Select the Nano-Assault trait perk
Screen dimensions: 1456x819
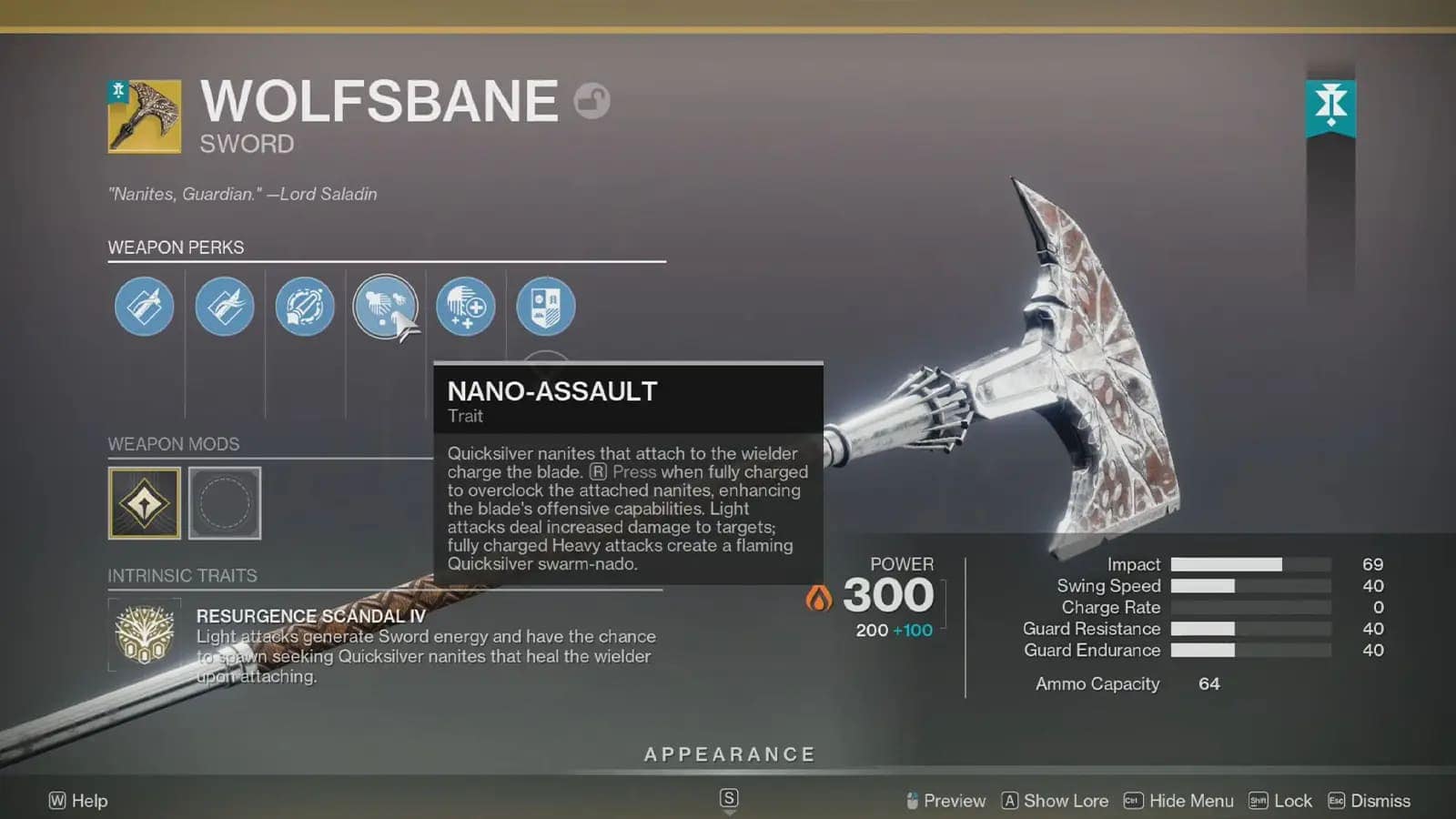click(385, 307)
